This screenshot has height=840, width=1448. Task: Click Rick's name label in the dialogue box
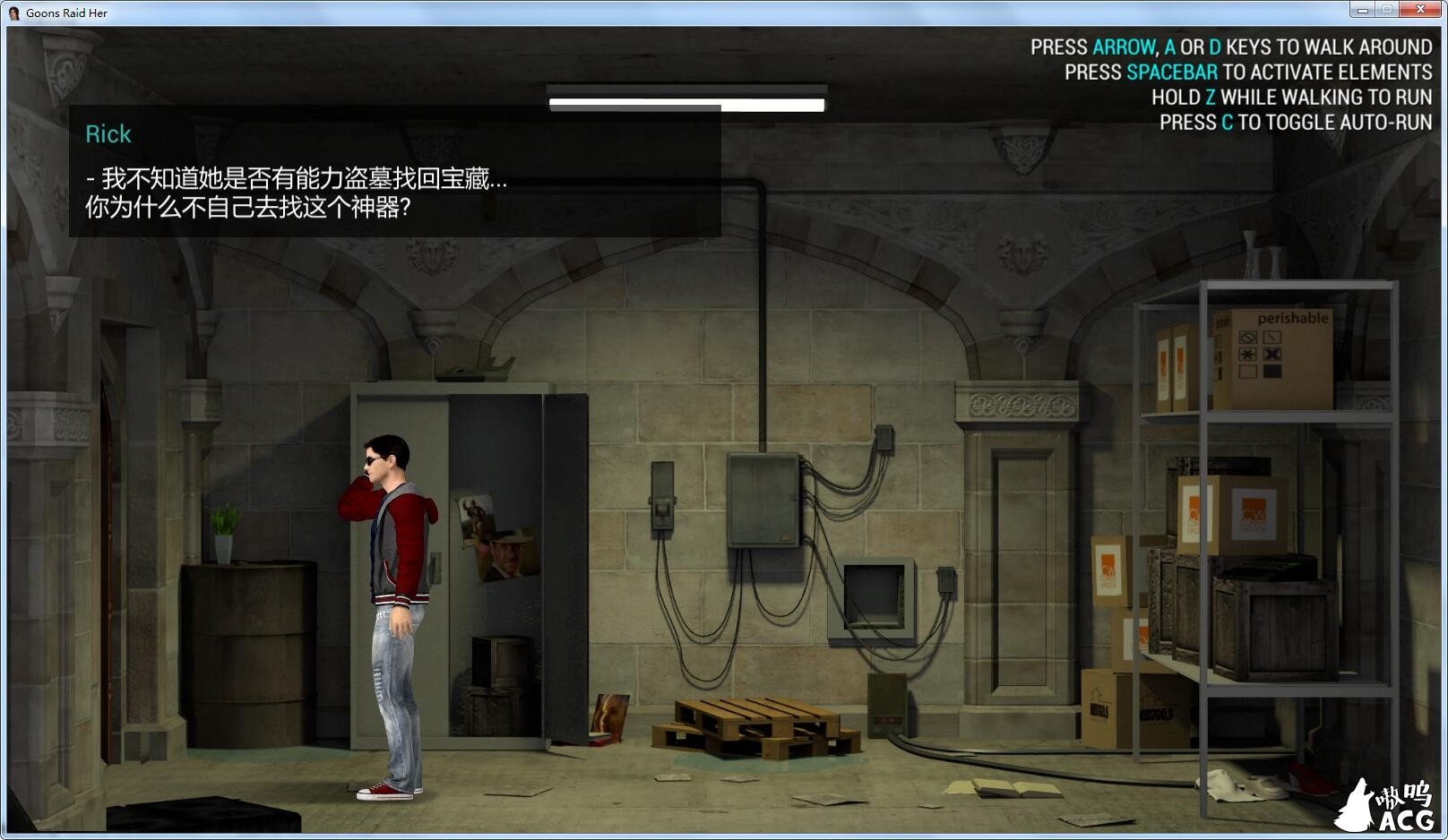click(108, 134)
